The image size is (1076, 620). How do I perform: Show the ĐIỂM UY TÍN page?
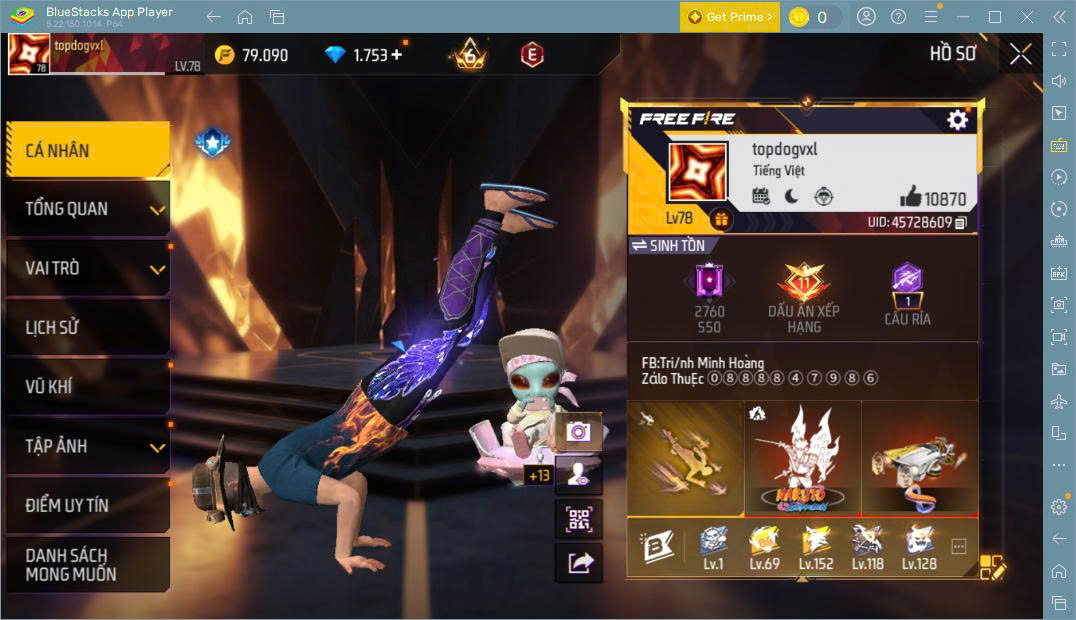point(87,505)
